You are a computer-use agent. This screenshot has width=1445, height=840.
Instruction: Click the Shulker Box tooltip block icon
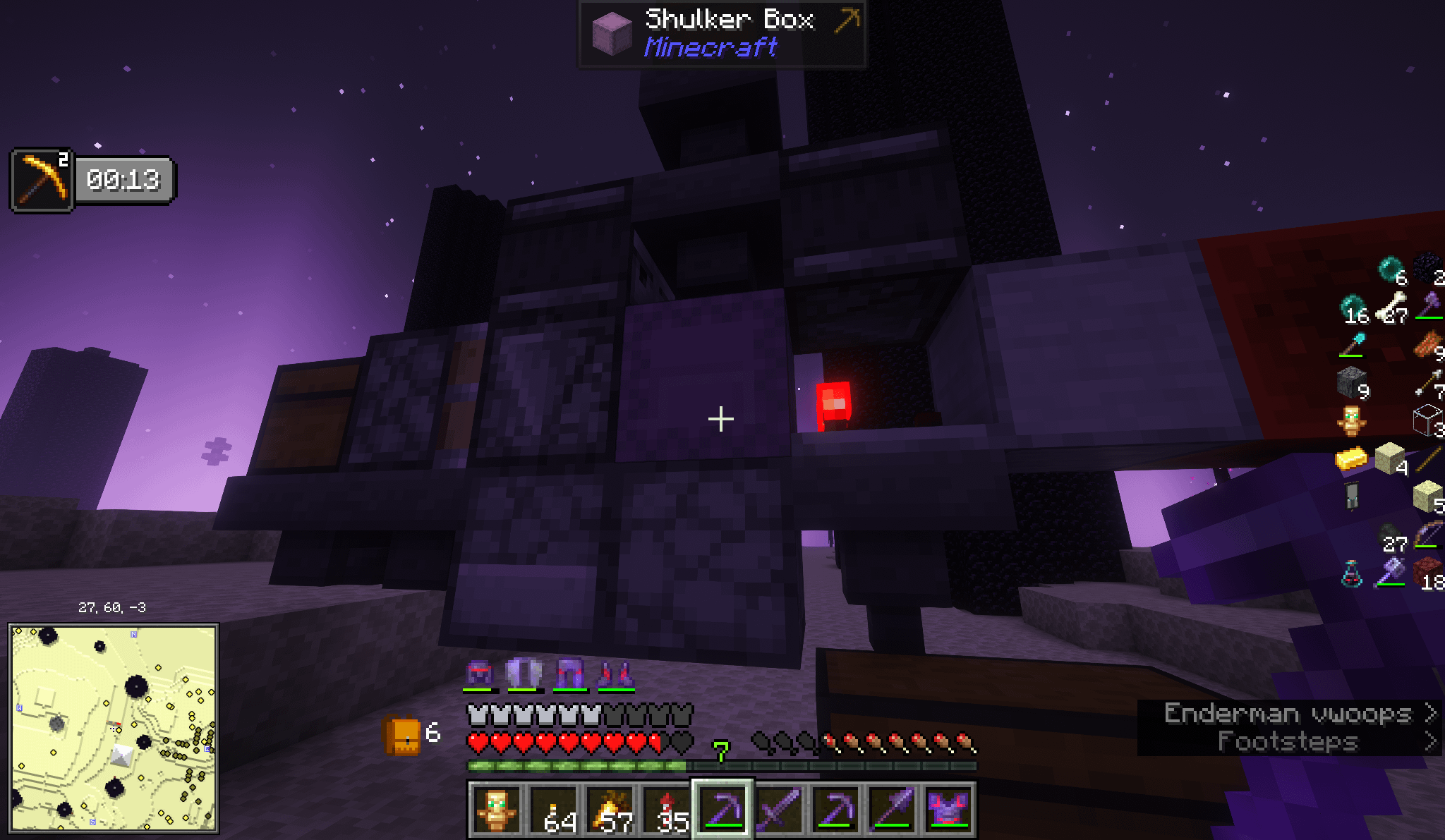[x=611, y=33]
